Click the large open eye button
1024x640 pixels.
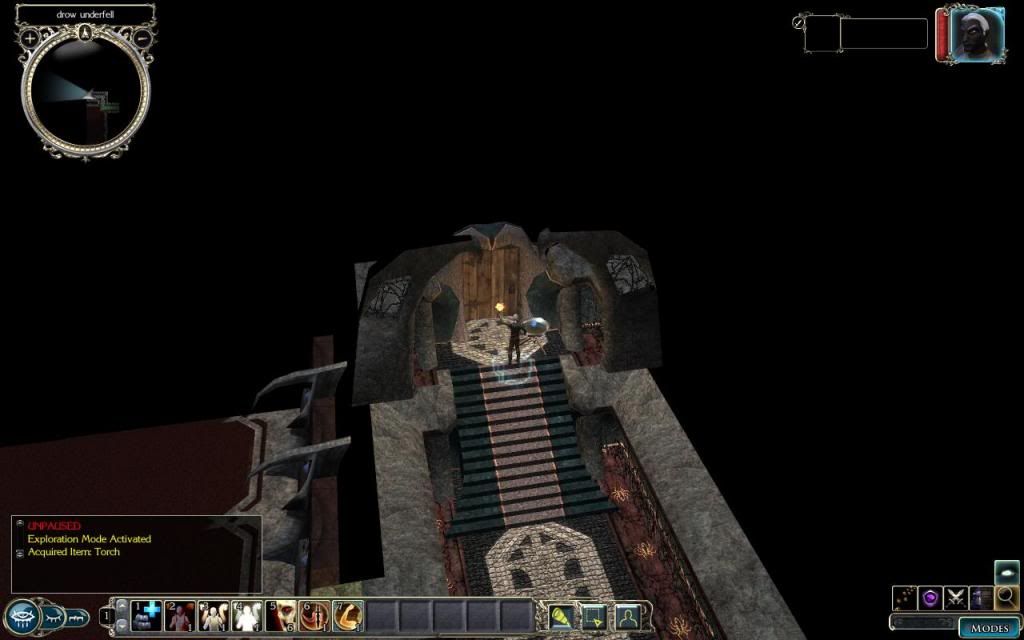point(22,615)
